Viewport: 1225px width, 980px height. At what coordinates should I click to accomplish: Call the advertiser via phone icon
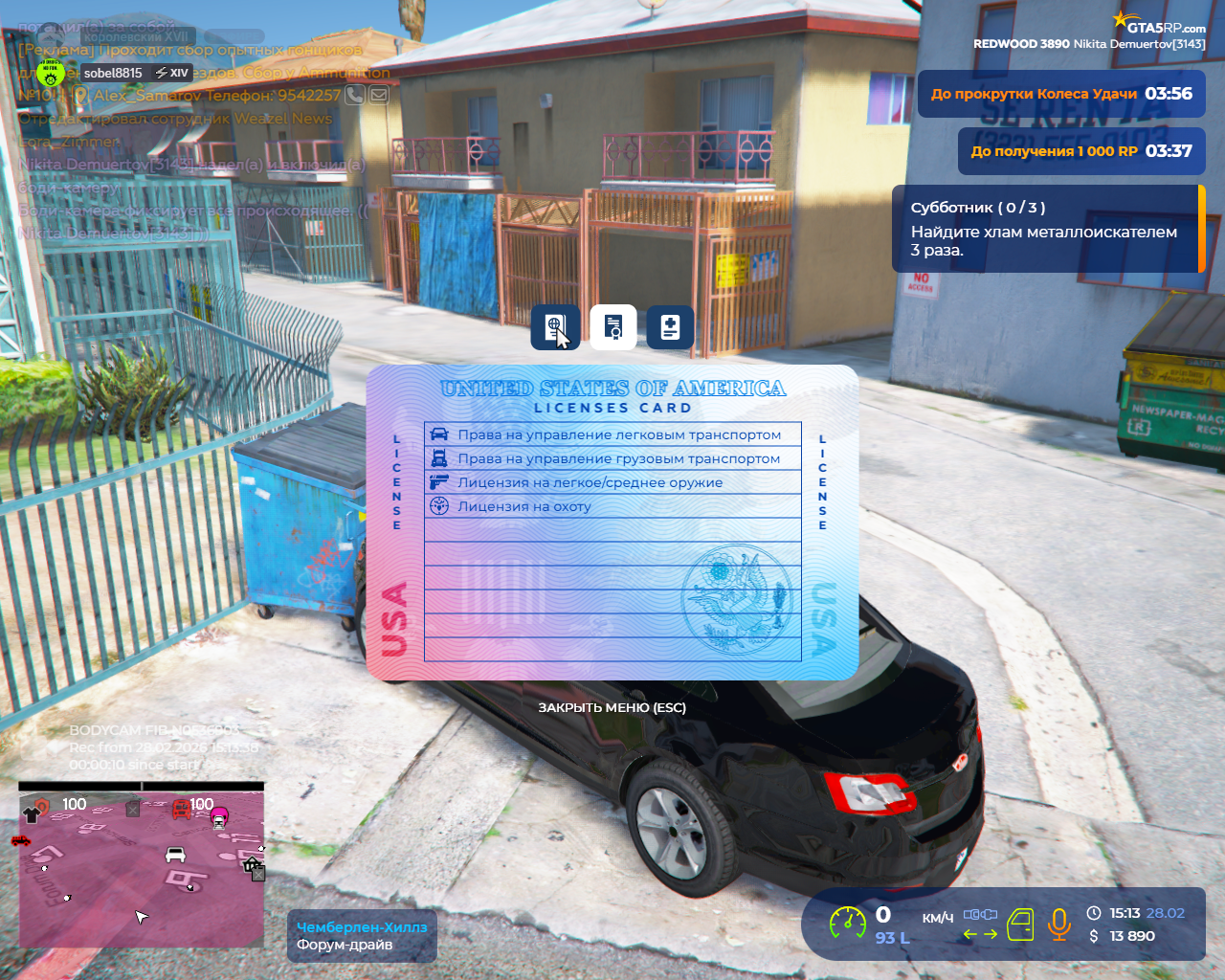355,95
